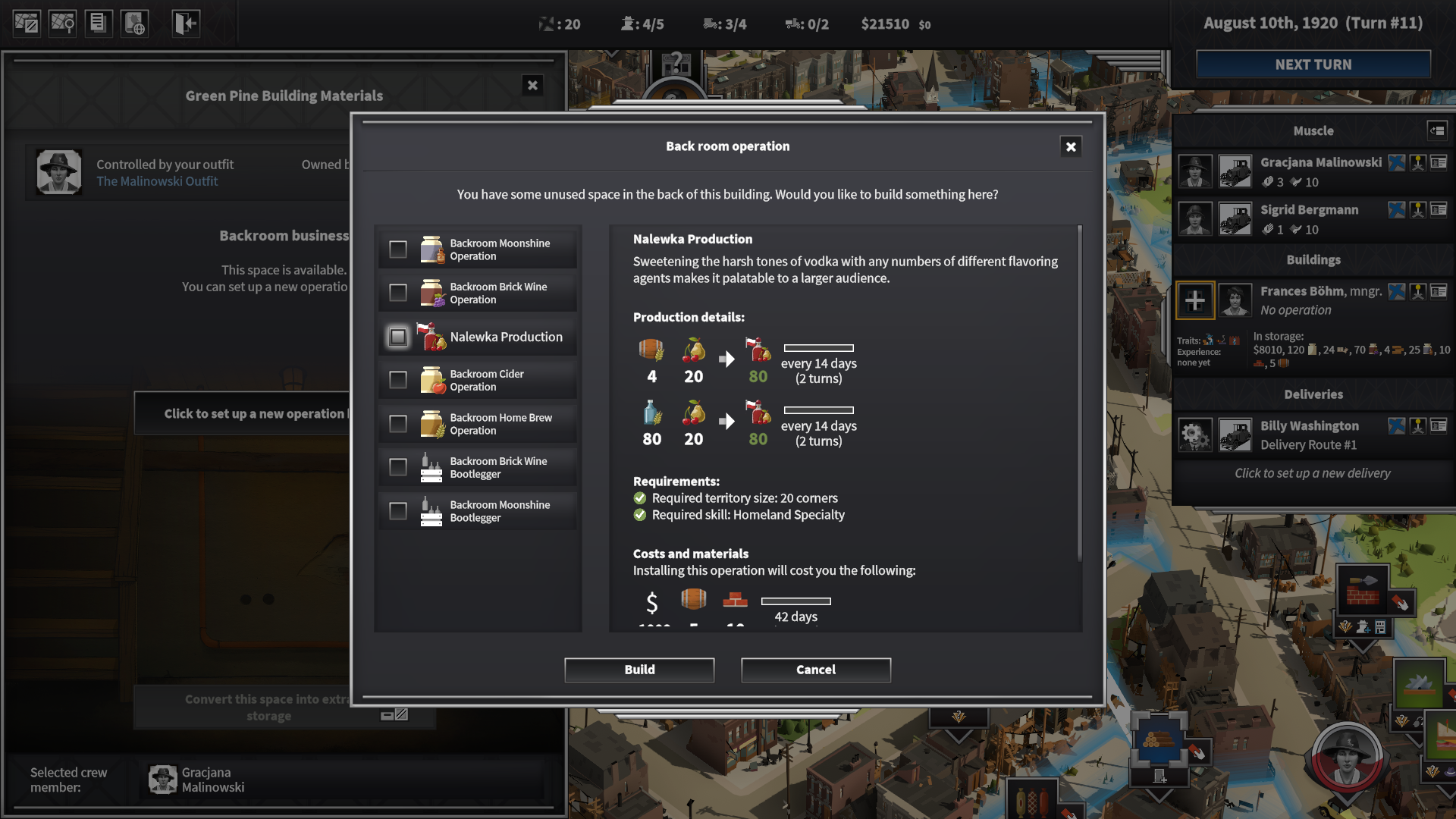The height and width of the screenshot is (819, 1456).
Task: Enable the Backroom Moonshine Bootlegger option
Action: tap(397, 510)
